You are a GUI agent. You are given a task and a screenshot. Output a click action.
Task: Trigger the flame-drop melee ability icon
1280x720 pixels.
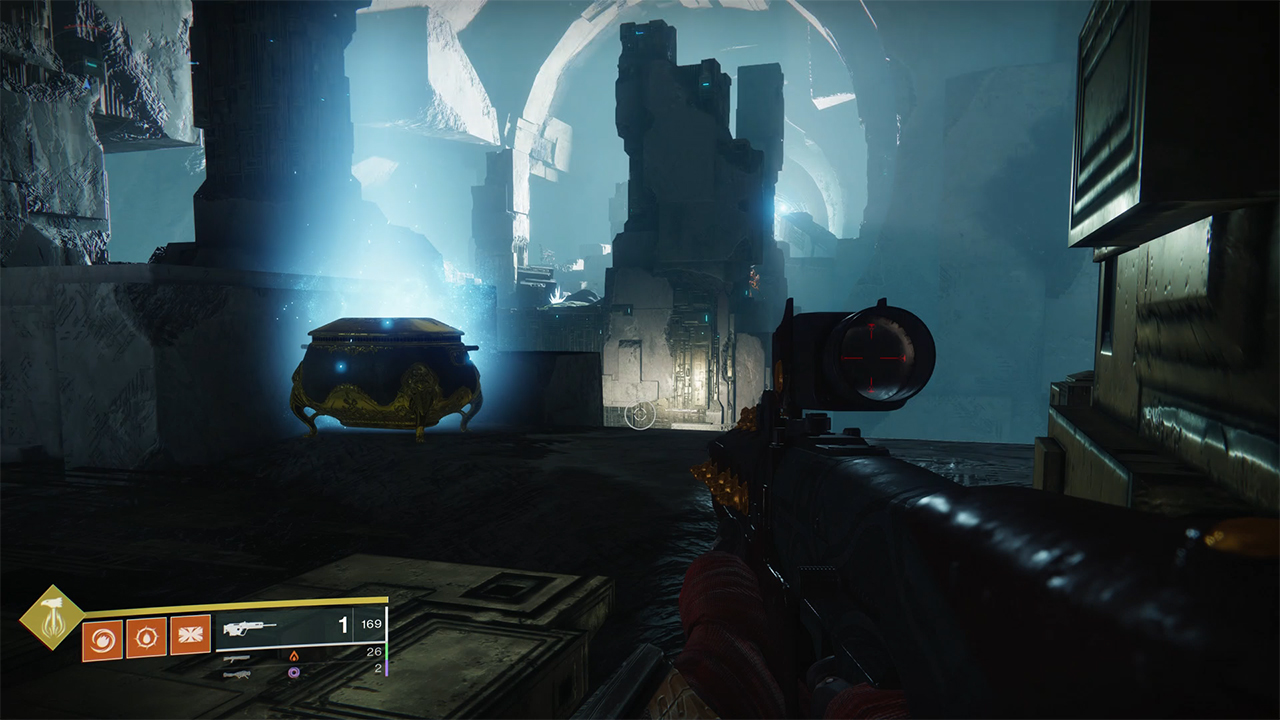(146, 636)
